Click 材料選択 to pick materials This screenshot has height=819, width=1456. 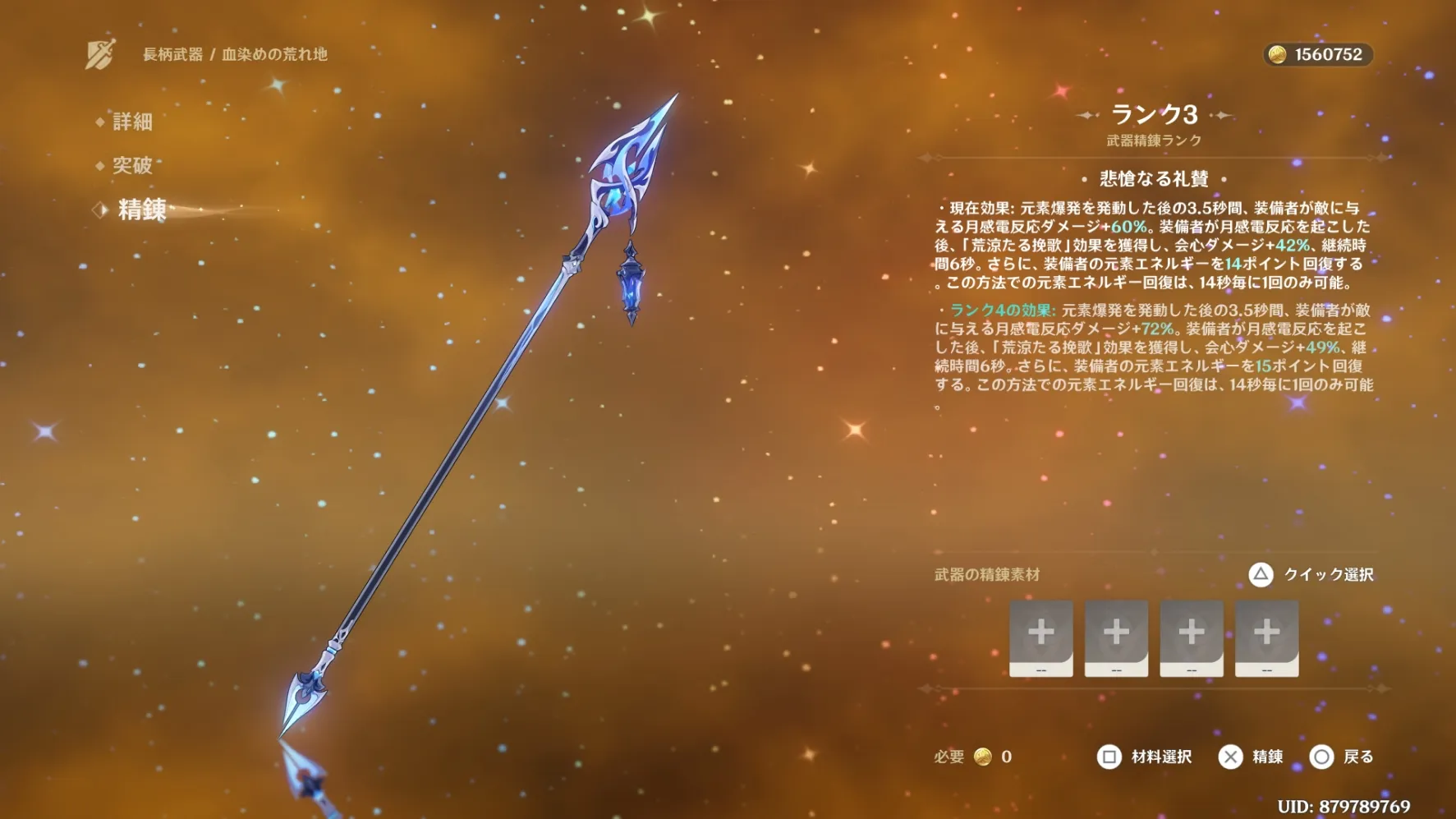point(1145,757)
